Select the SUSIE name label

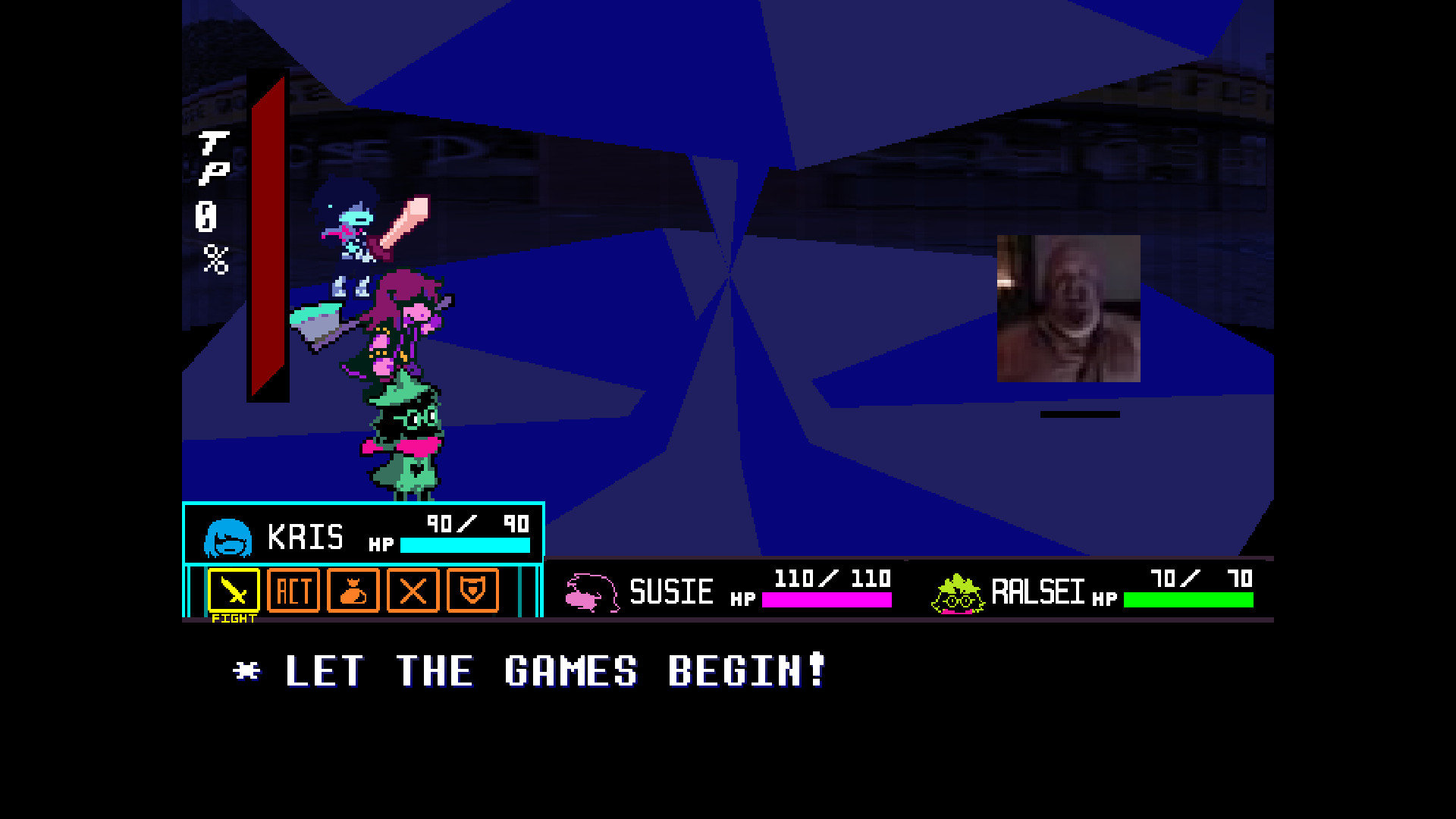point(672,592)
